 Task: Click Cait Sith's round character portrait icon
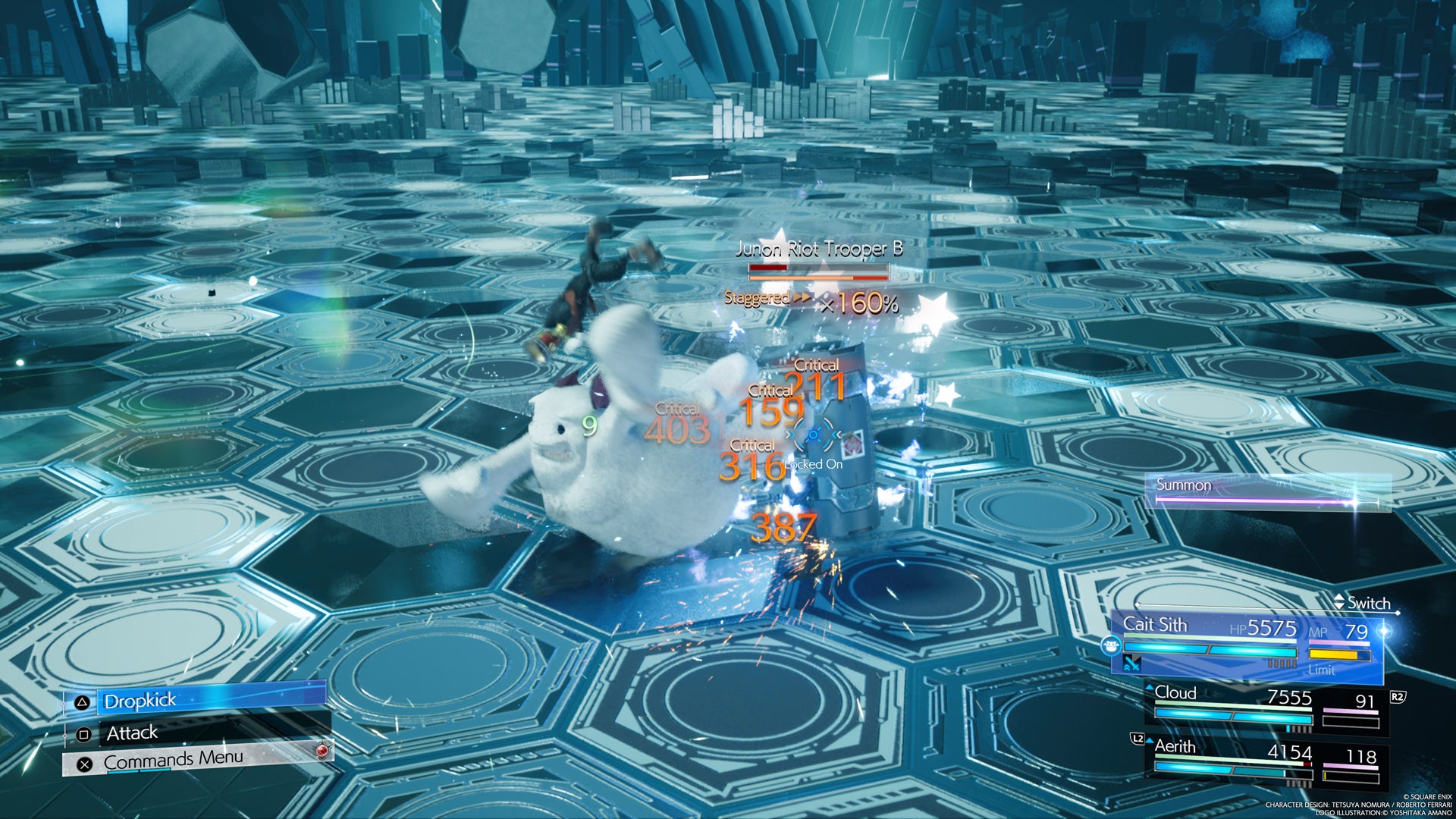(x=1112, y=647)
